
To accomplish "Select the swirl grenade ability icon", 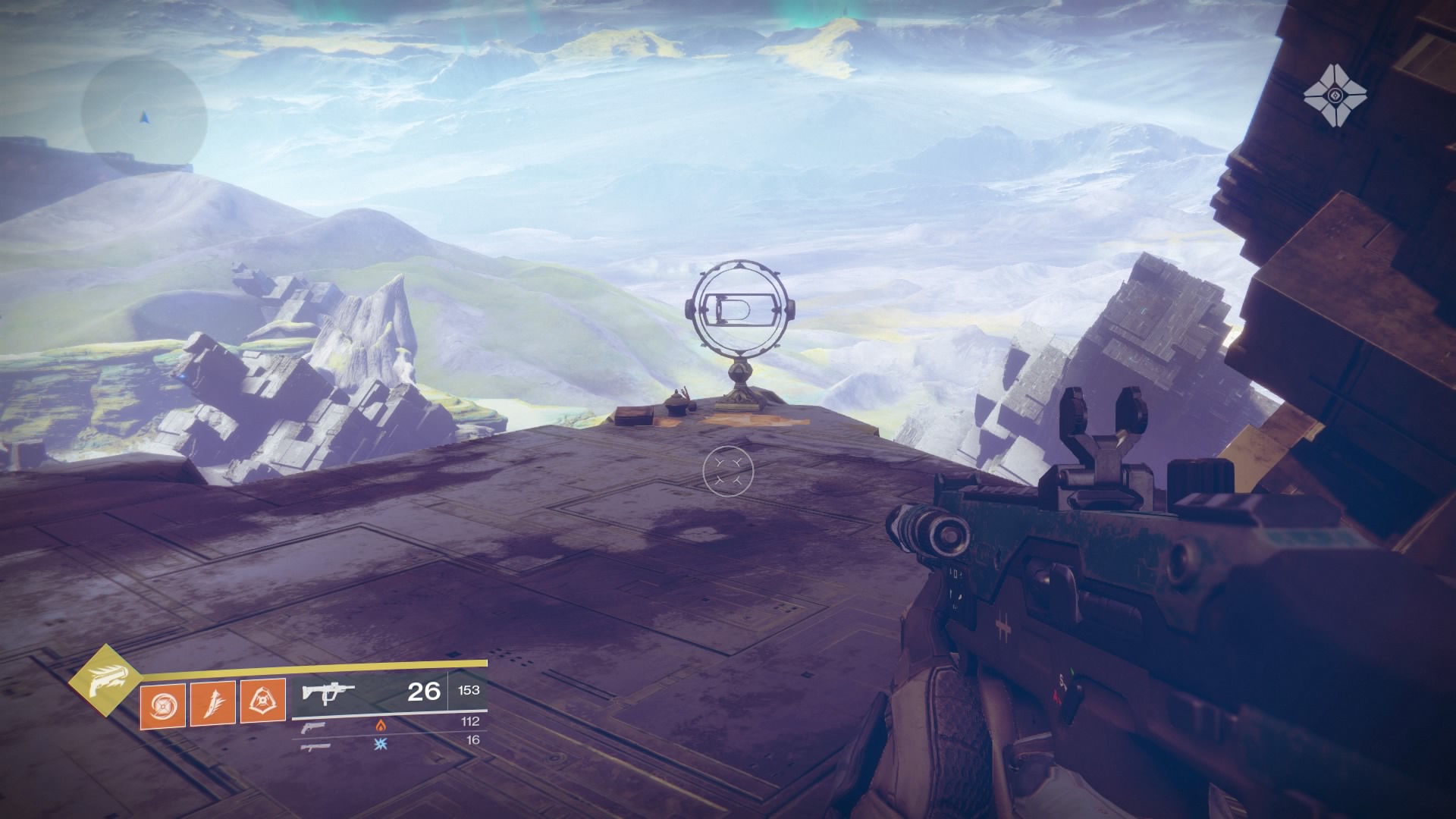I will 162,704.
